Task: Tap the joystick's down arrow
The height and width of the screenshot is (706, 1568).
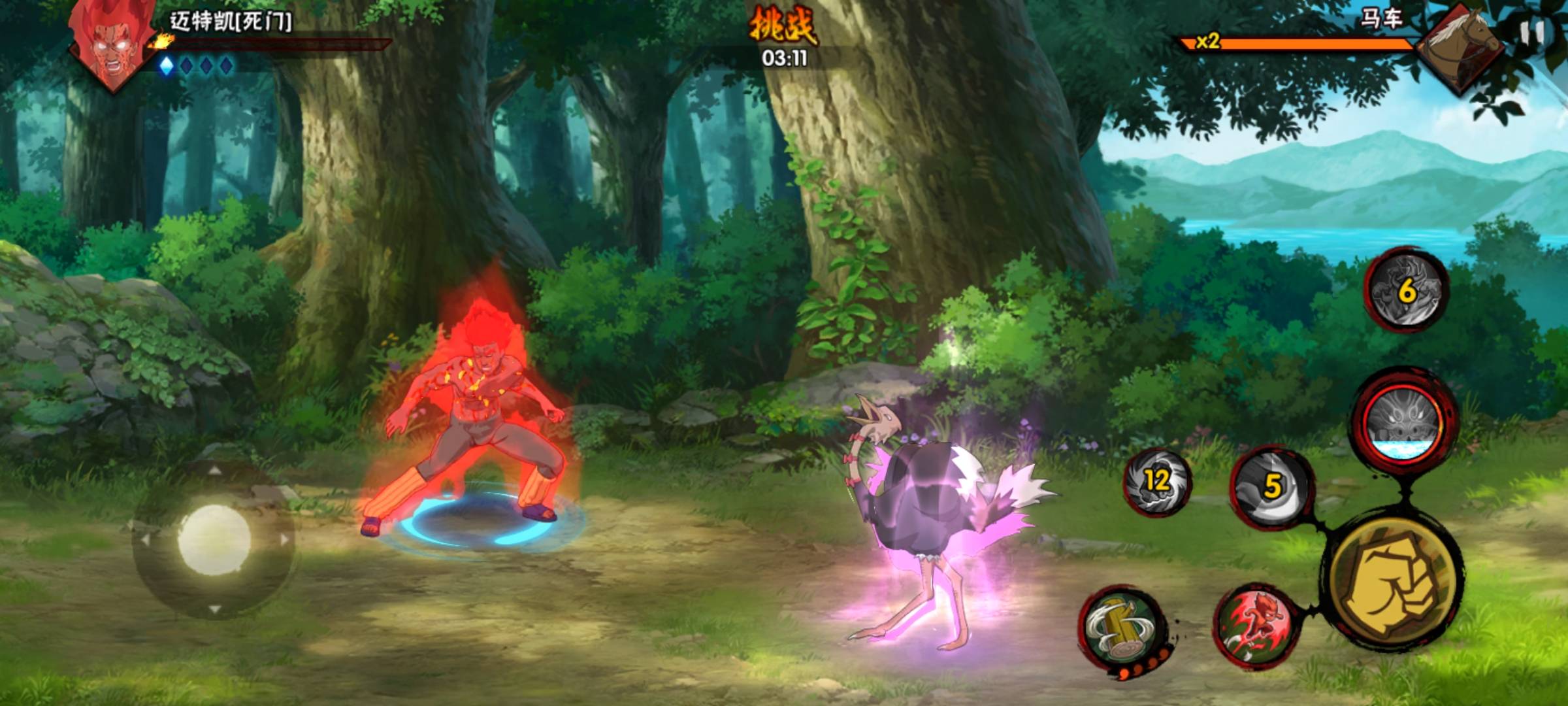Action: coord(214,611)
